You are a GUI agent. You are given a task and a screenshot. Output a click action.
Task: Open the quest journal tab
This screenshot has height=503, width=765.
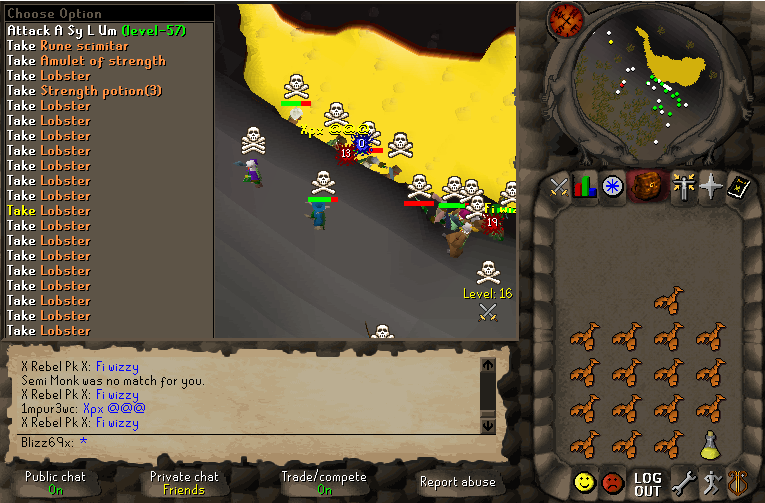click(612, 186)
